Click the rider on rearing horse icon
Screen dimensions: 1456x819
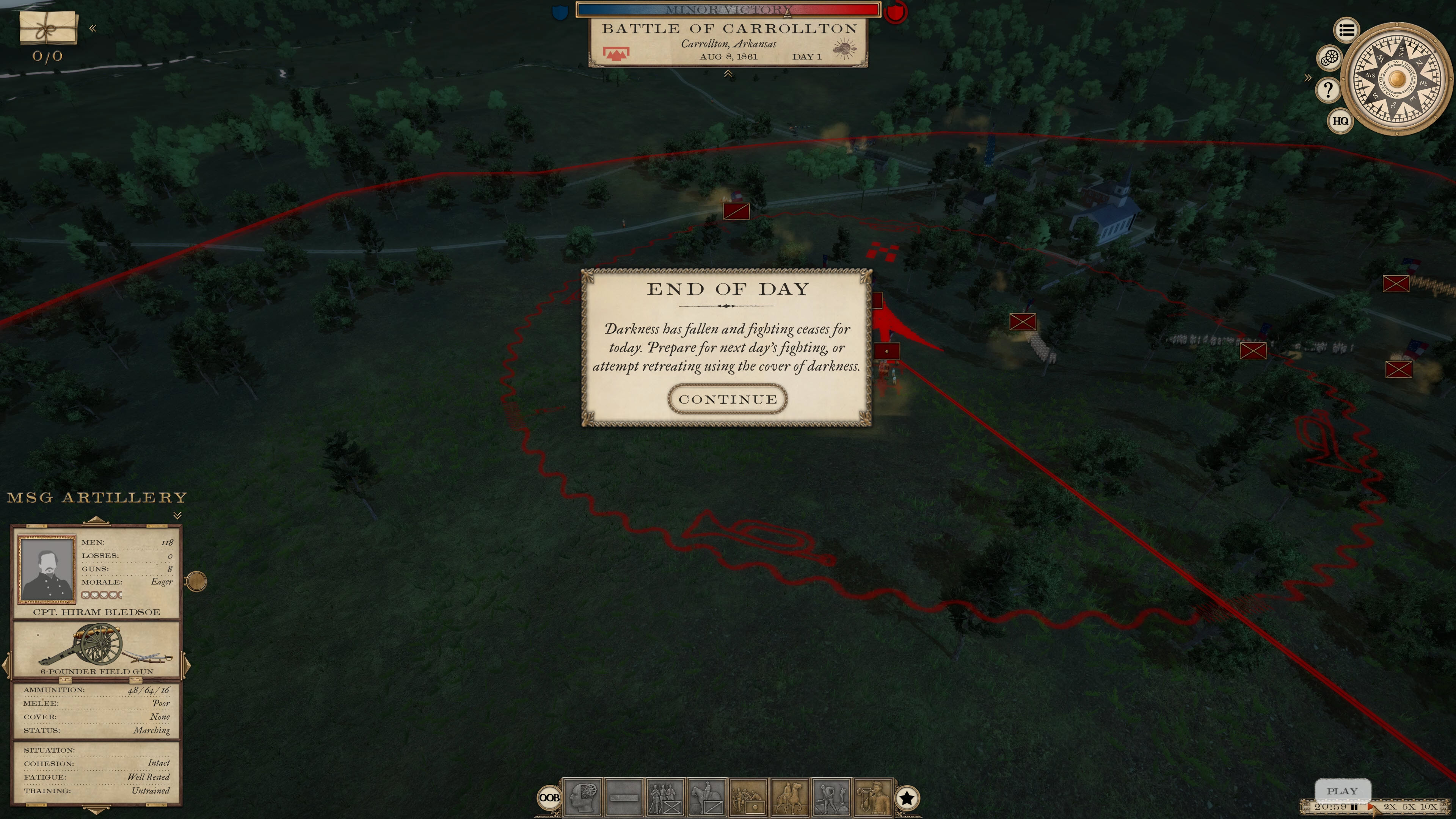[x=789, y=797]
